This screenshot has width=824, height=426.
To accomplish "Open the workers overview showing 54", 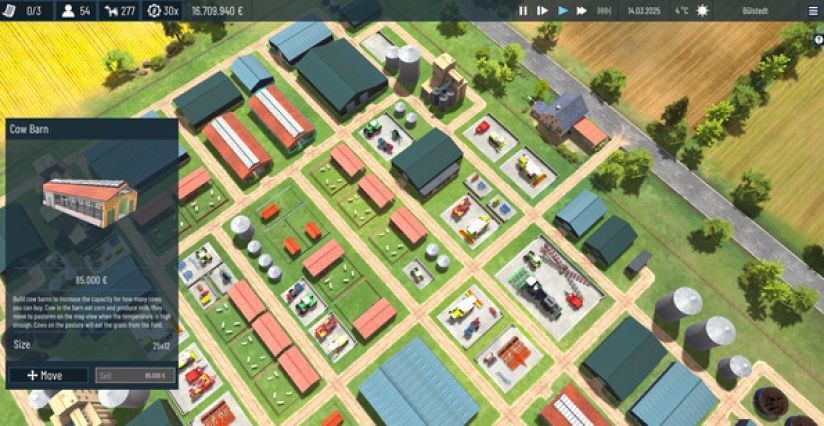I will [x=77, y=11].
